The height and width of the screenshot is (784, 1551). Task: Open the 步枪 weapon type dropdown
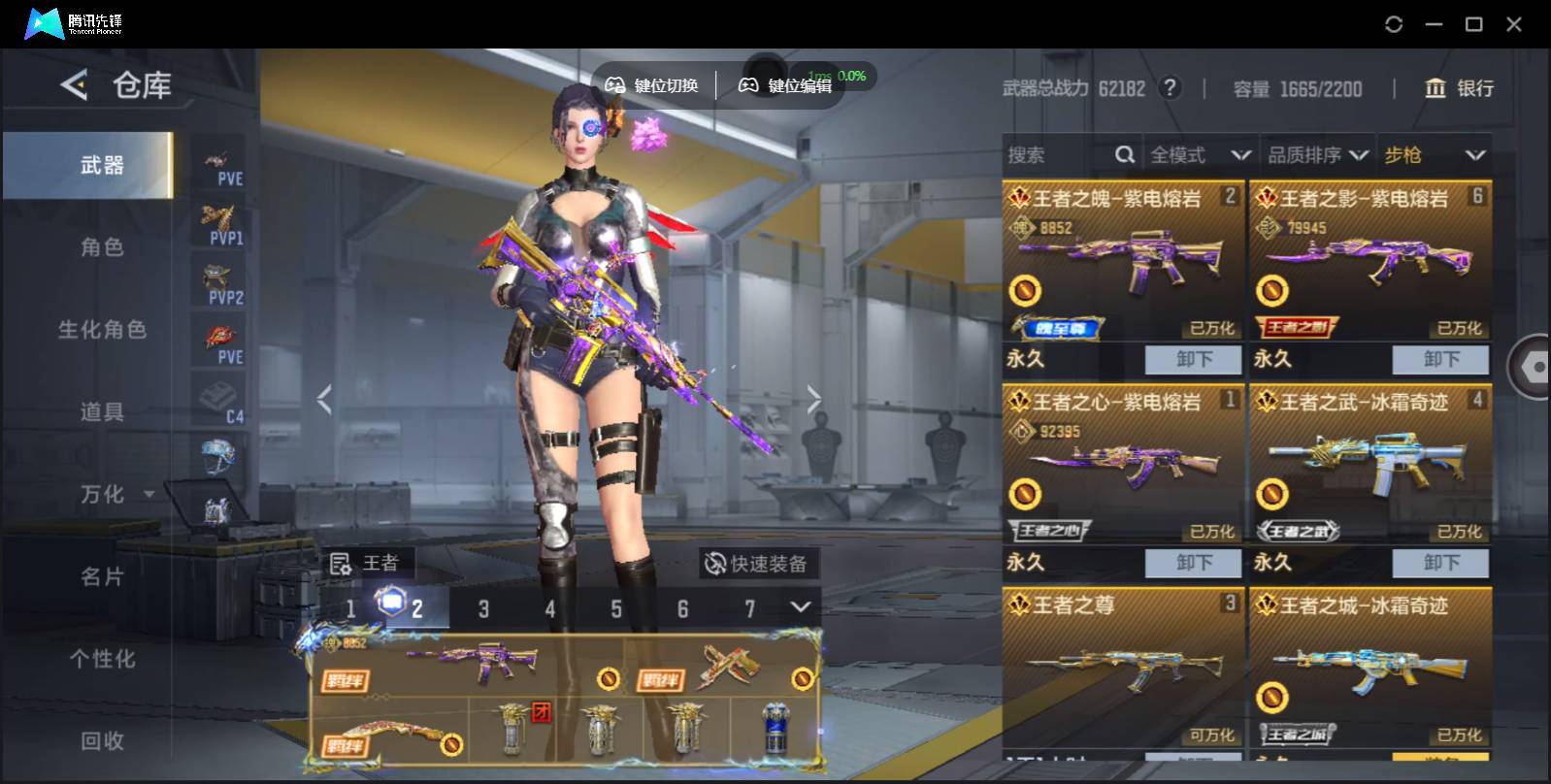pos(1434,155)
